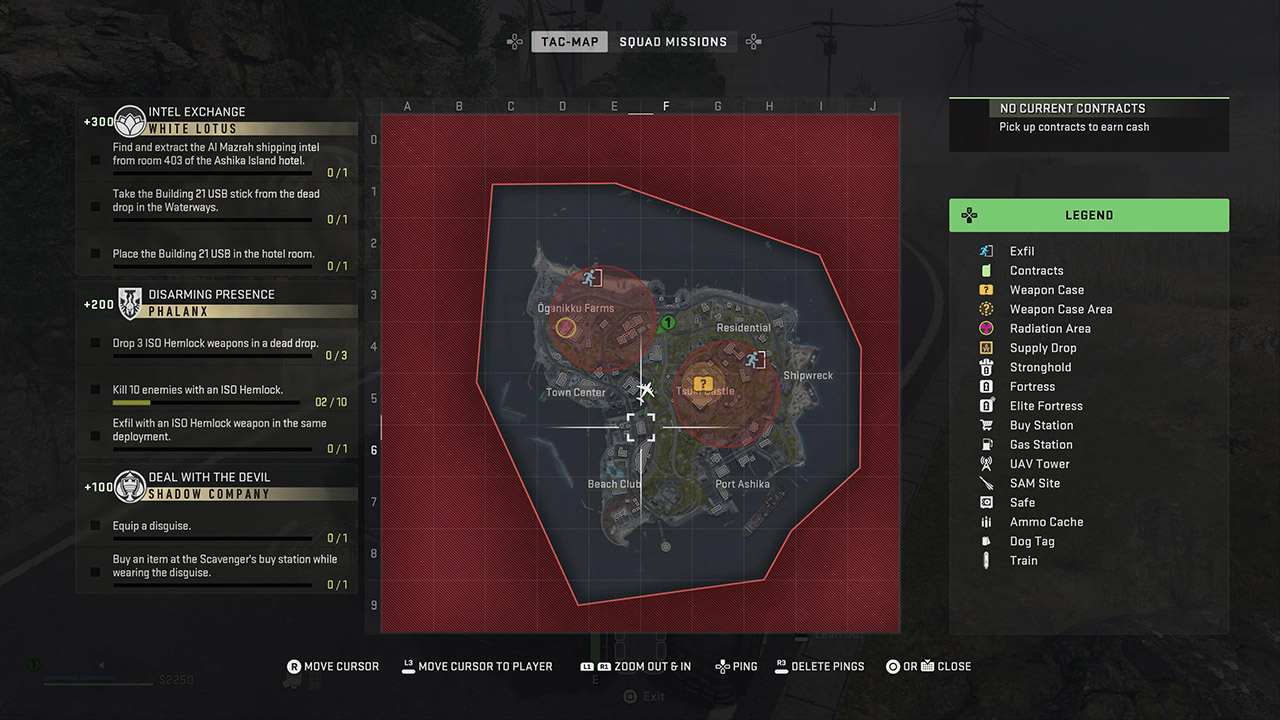The height and width of the screenshot is (720, 1280).
Task: Select the TAC-MAP tab
Action: pyautogui.click(x=569, y=41)
